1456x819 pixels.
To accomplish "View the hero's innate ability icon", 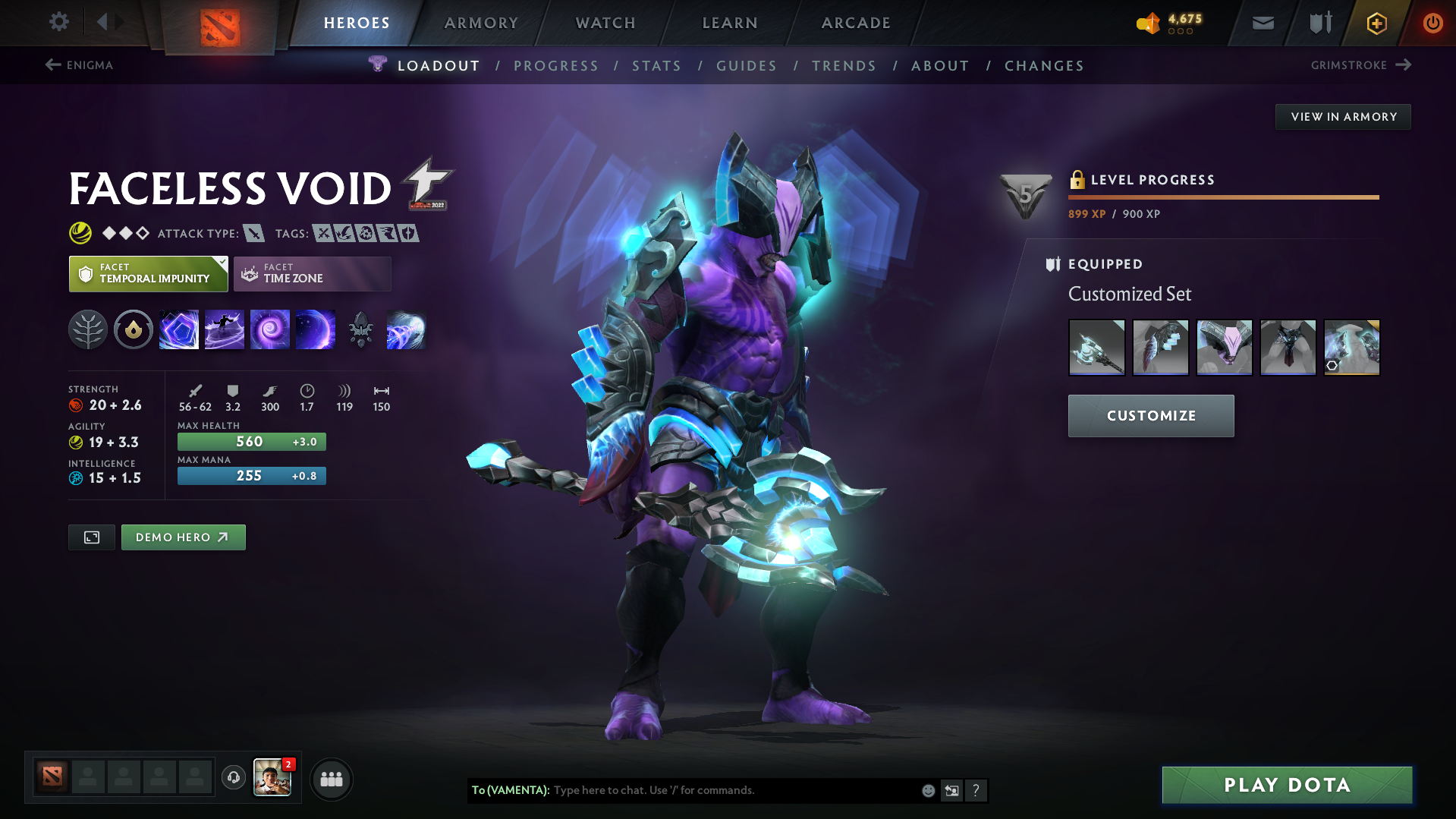I will (x=133, y=329).
